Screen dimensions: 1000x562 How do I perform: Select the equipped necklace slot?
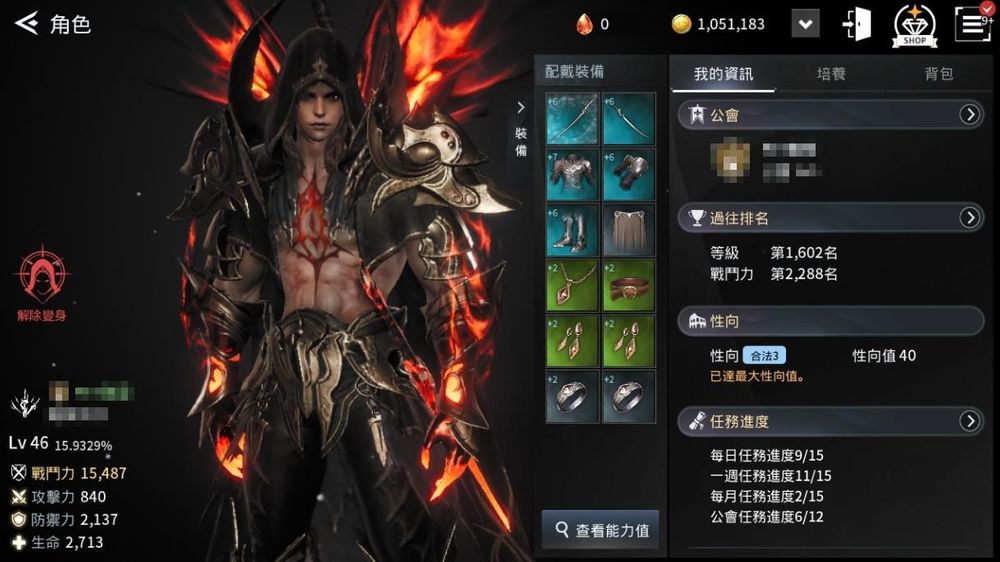coord(573,285)
